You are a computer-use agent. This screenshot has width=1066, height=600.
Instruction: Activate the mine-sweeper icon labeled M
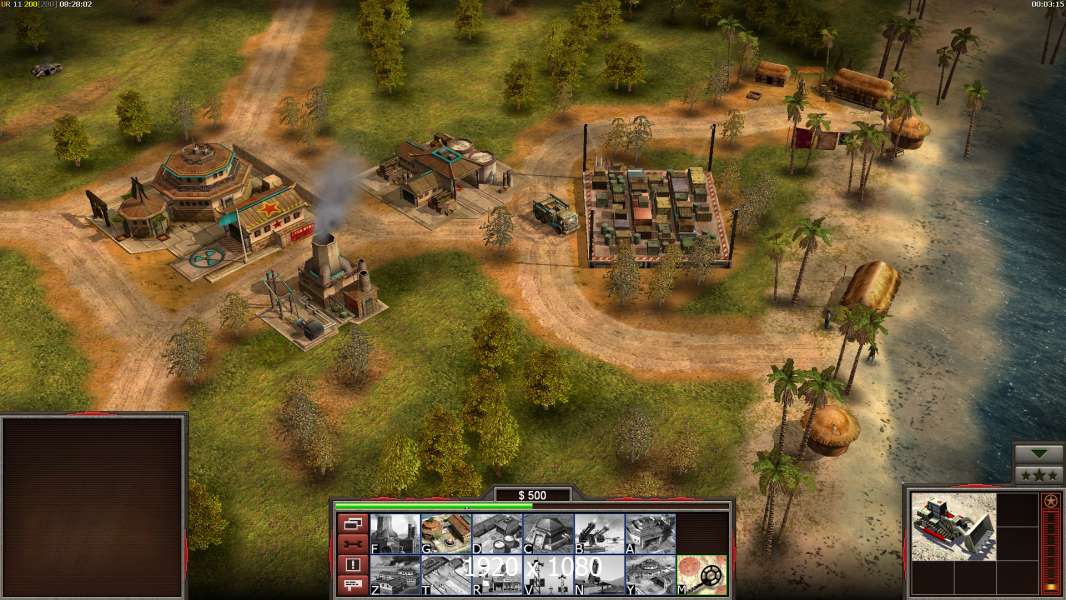(702, 575)
